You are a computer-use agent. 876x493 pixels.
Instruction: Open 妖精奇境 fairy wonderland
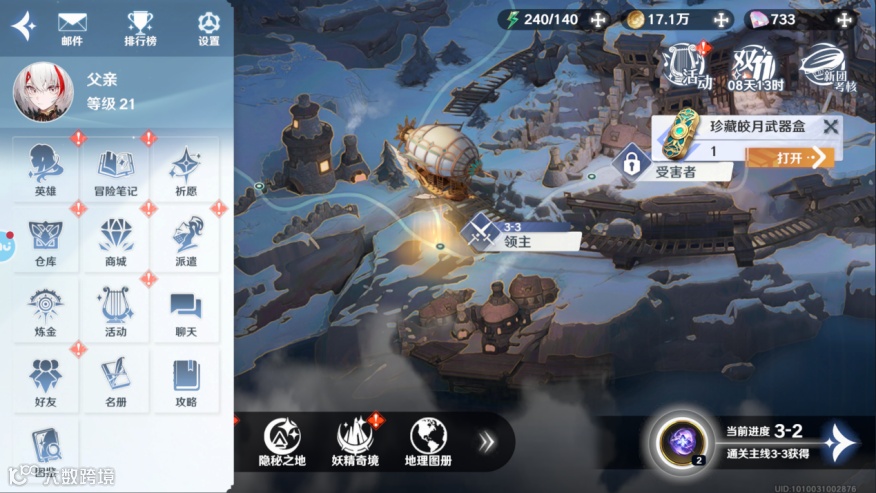tap(356, 441)
